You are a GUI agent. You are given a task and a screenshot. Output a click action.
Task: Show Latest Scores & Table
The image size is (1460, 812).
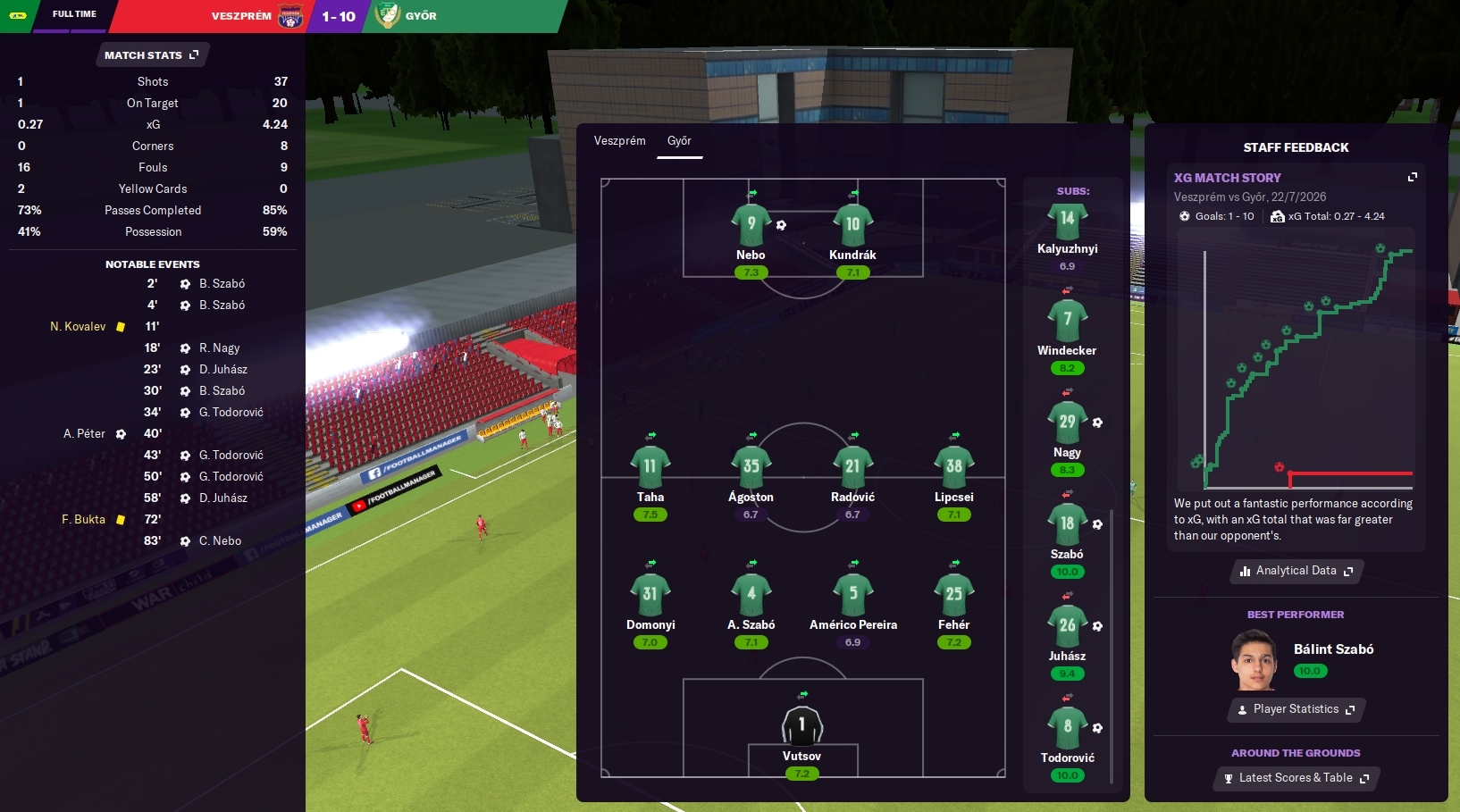pyautogui.click(x=1296, y=778)
